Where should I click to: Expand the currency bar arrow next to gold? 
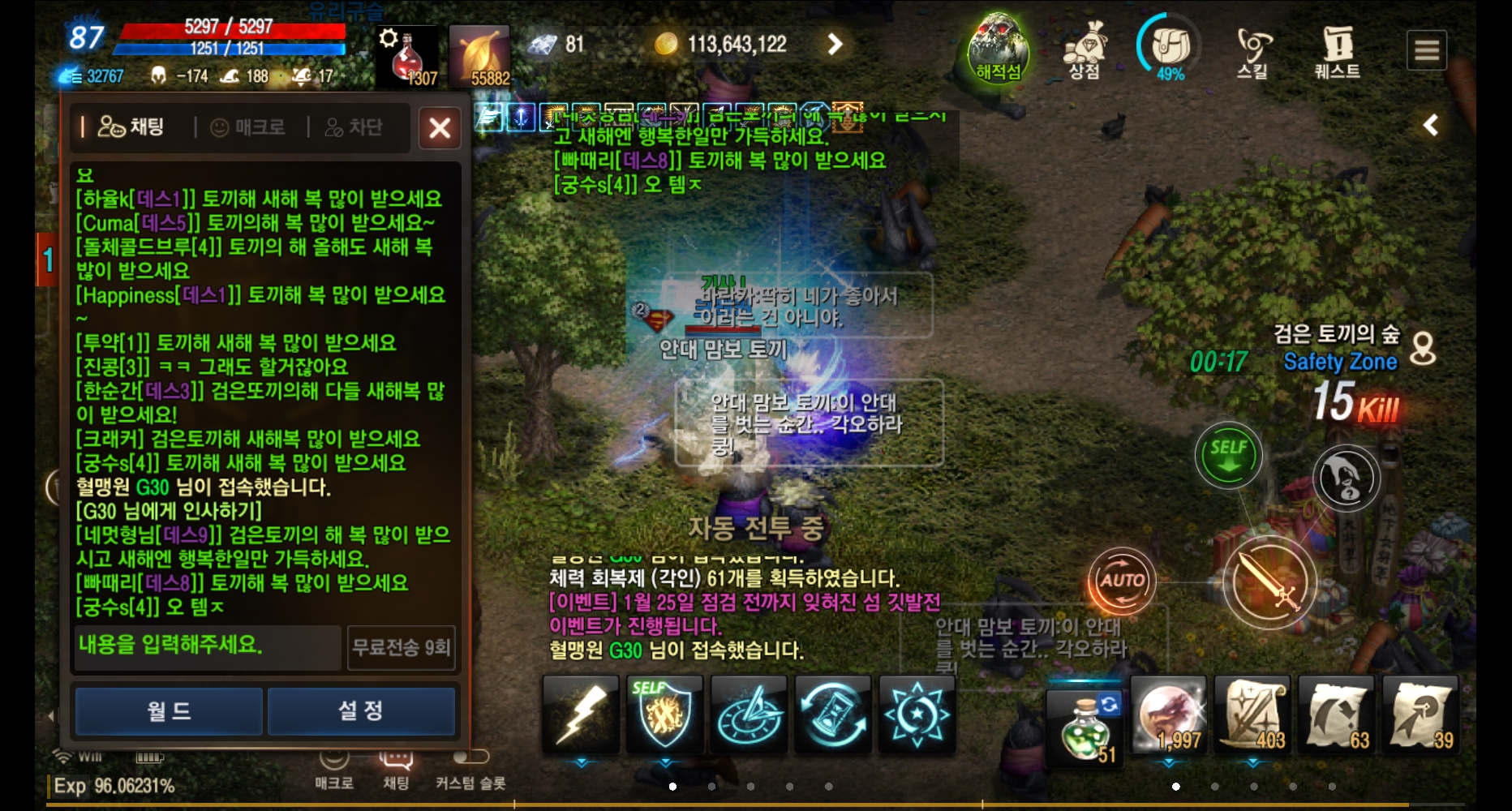835,45
